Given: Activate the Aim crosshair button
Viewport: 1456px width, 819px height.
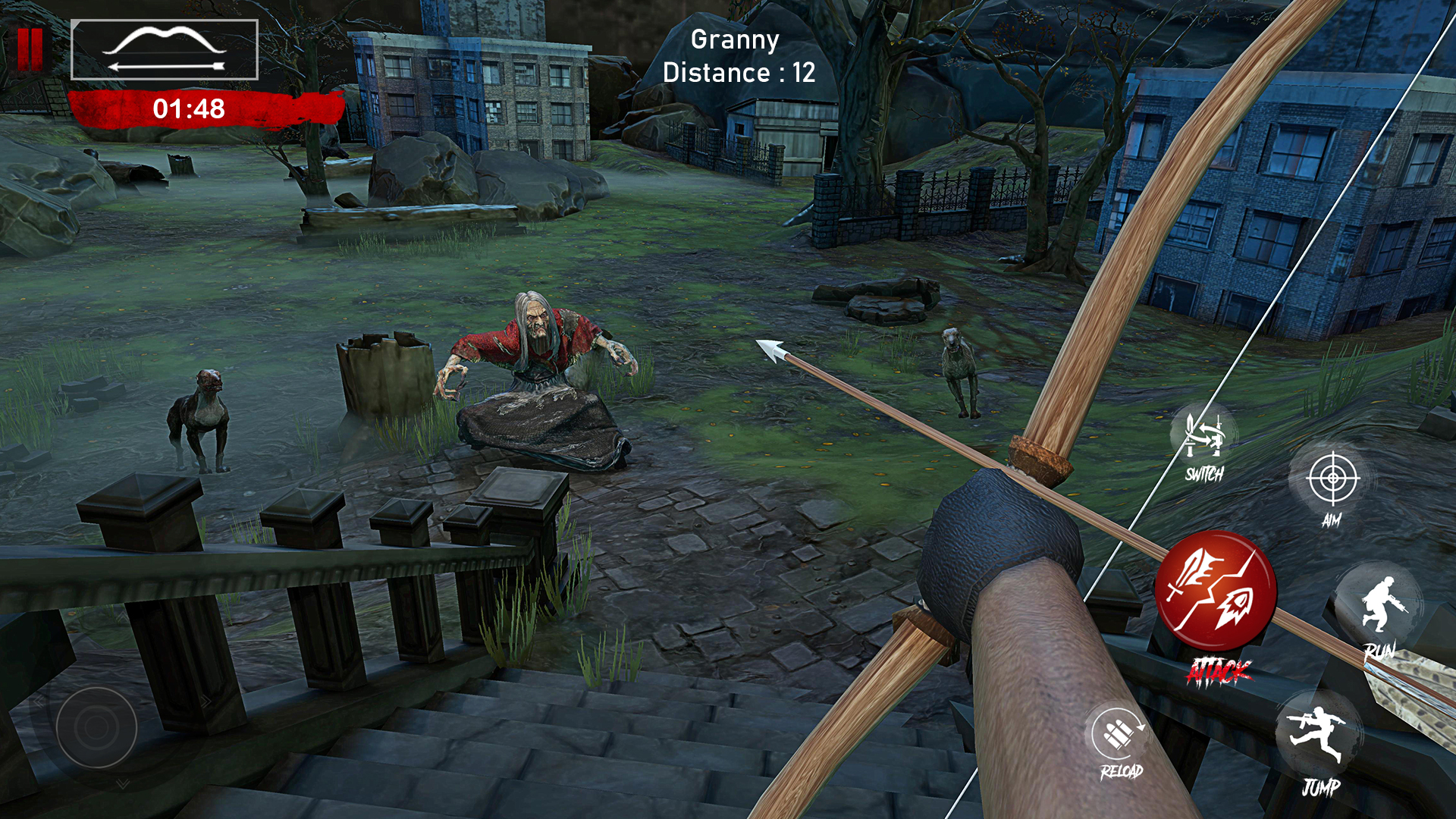Looking at the screenshot, I should (x=1332, y=480).
